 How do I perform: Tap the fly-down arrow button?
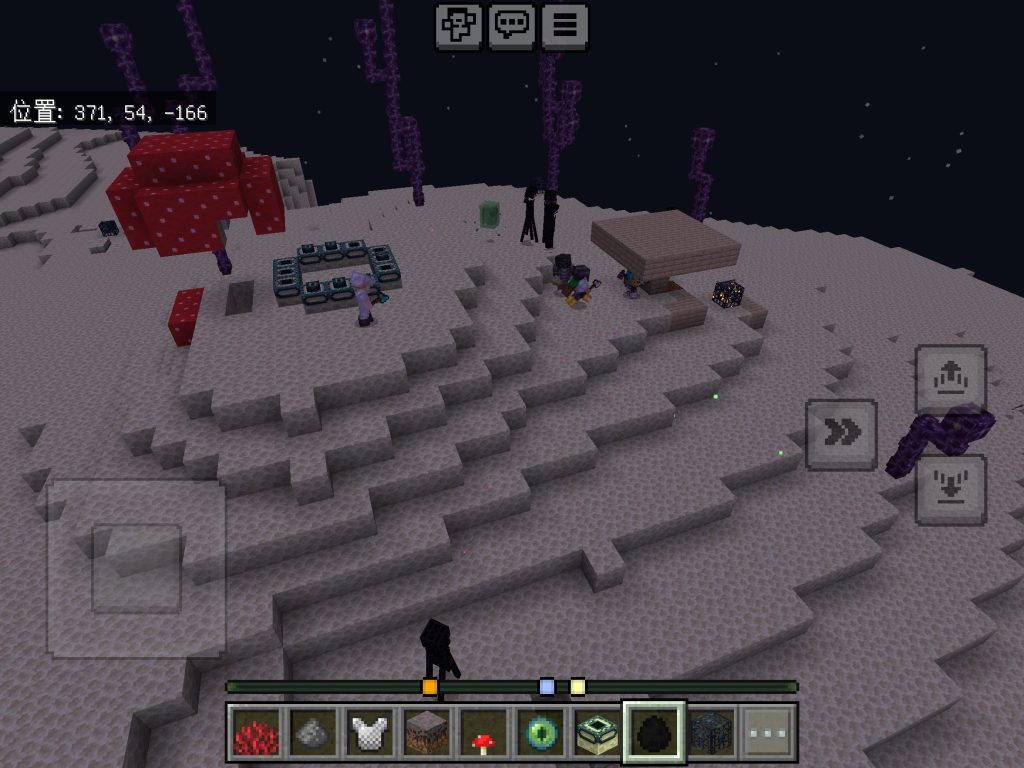coord(950,489)
